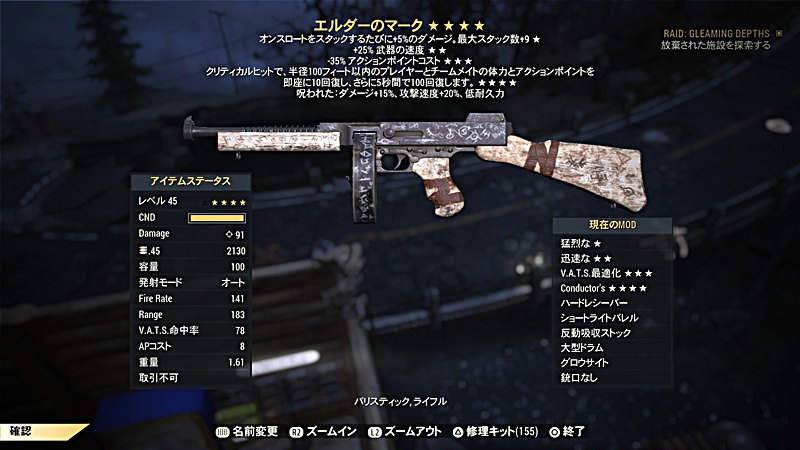Select the V.A.T.S.最適化 mod entry
The height and width of the screenshot is (450, 800).
(x=608, y=273)
